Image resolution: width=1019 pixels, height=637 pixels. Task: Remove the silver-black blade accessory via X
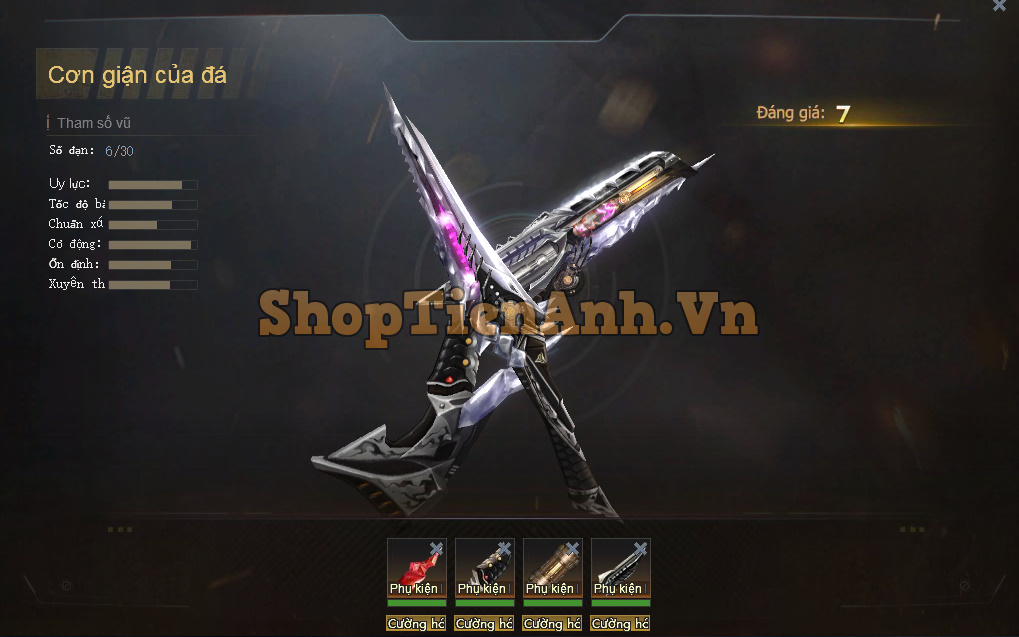point(640,548)
